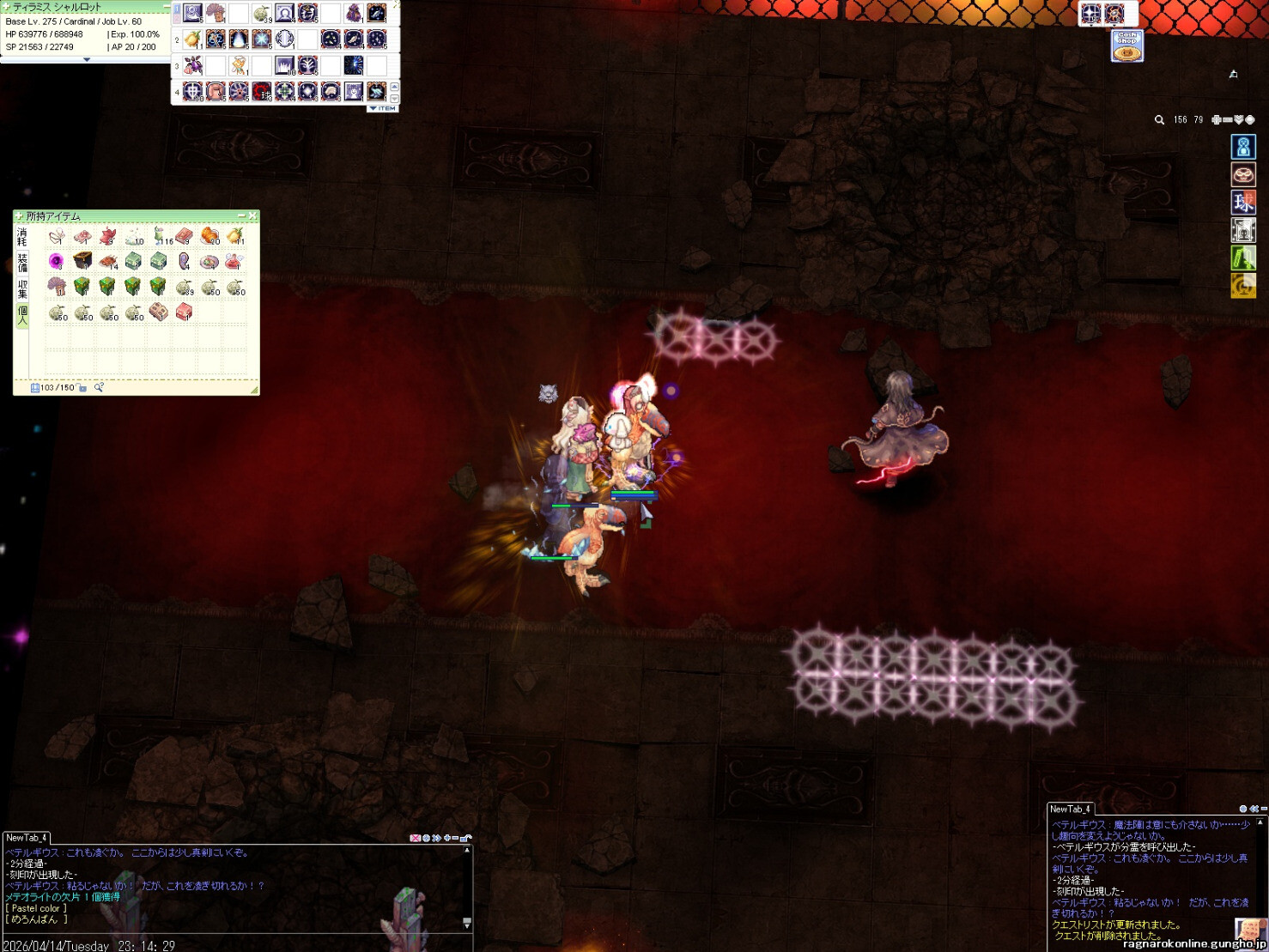Zoom in the minimap with plus button
Screen dimensions: 1269x952
click(x=1216, y=120)
